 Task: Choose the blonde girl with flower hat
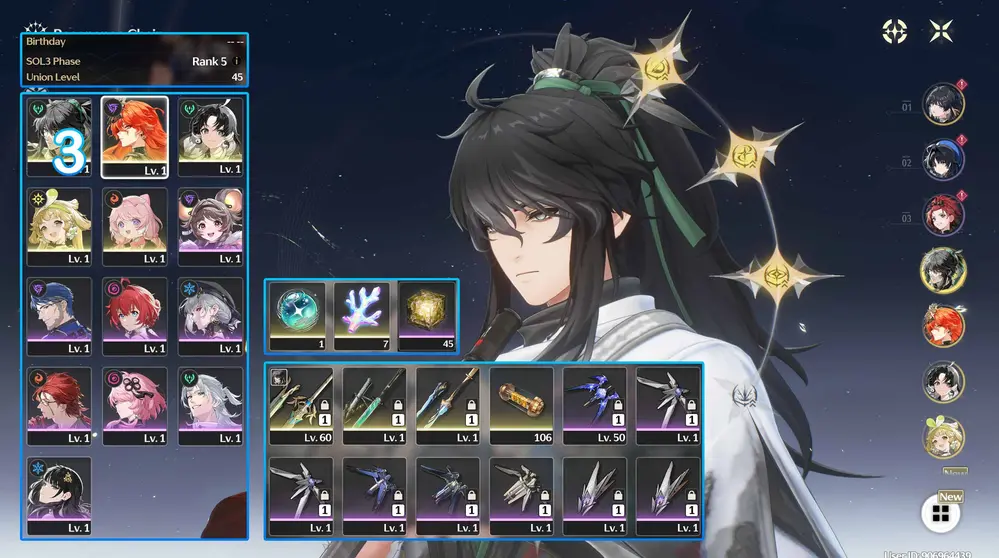pyautogui.click(x=59, y=226)
